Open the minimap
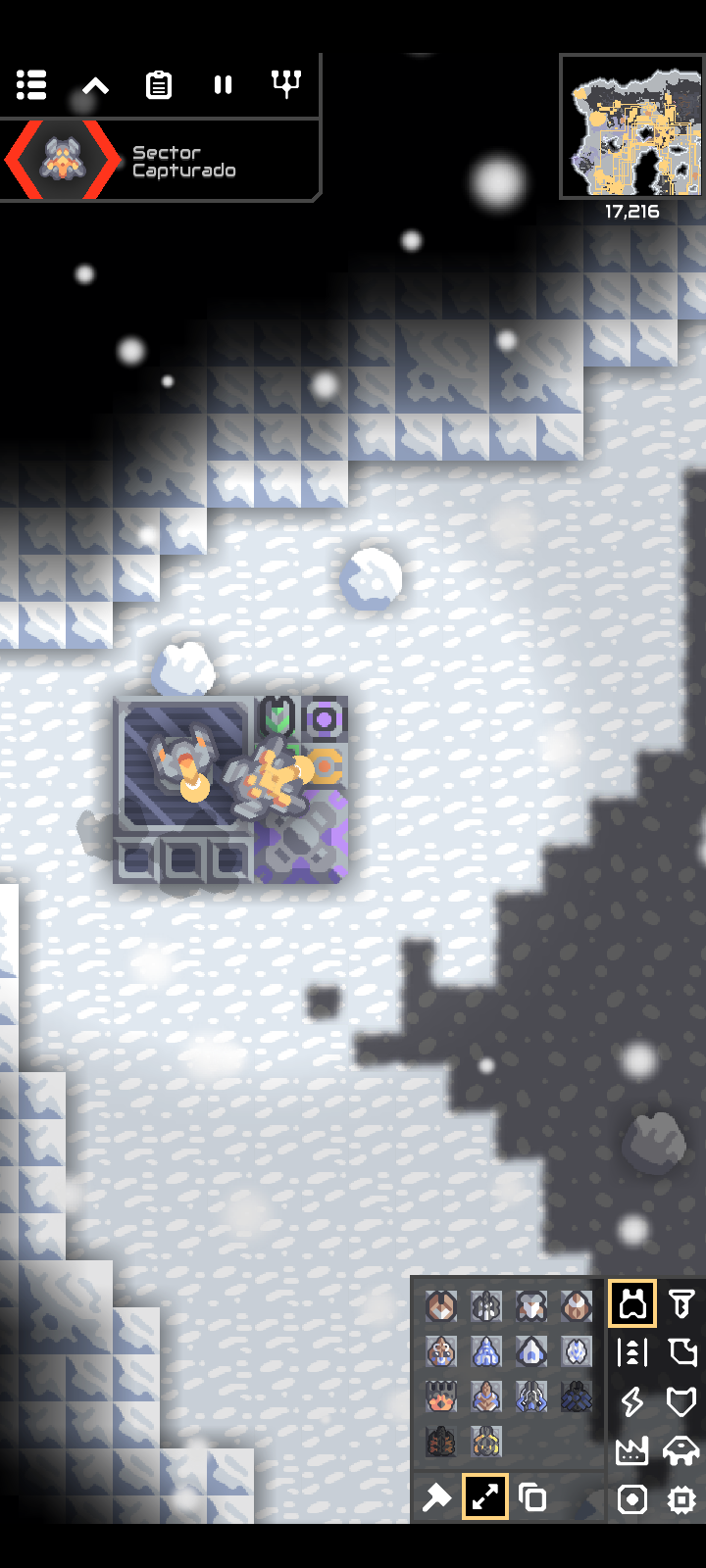Screen dimensions: 706x1568 click(631, 125)
